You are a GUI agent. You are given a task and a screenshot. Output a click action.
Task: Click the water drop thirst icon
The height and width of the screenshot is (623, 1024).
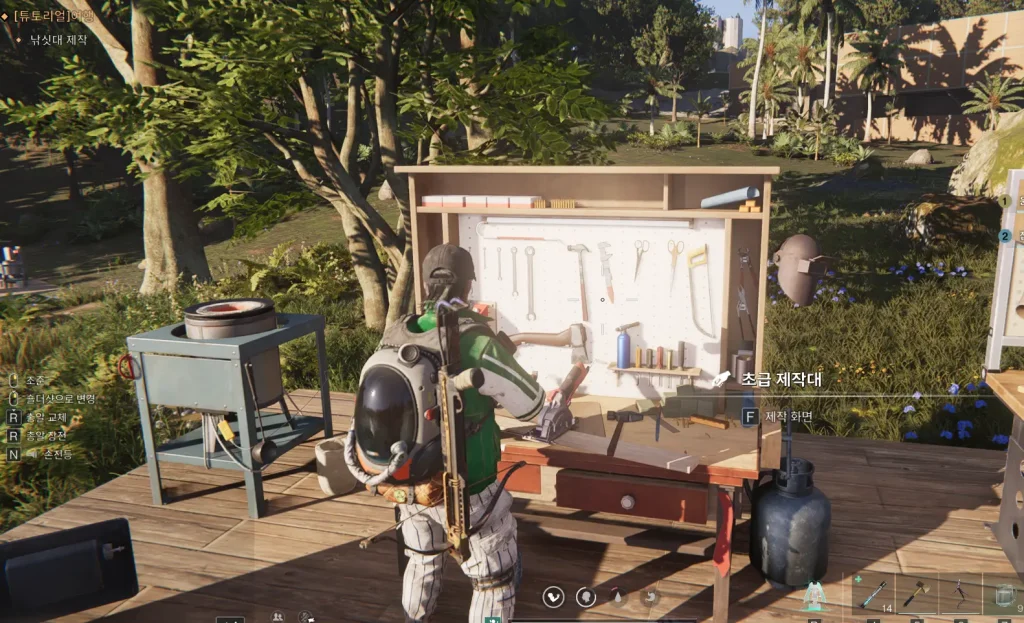click(618, 597)
